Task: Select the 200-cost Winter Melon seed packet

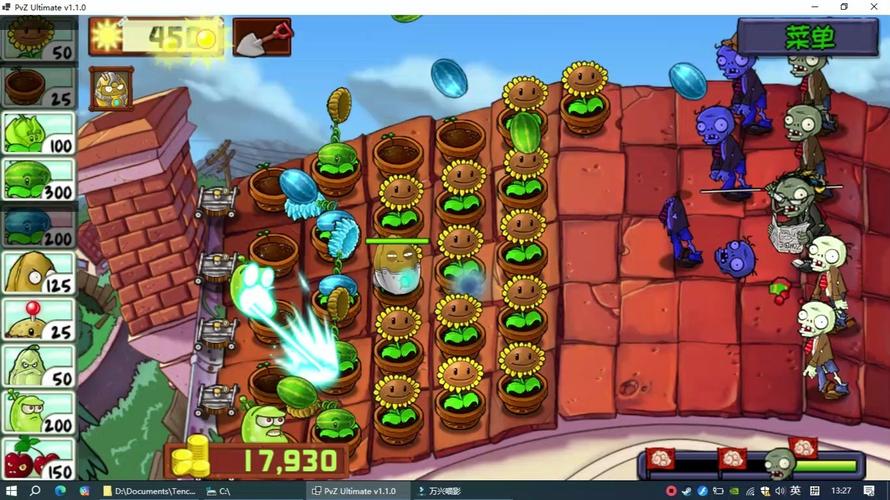Action: 39,226
